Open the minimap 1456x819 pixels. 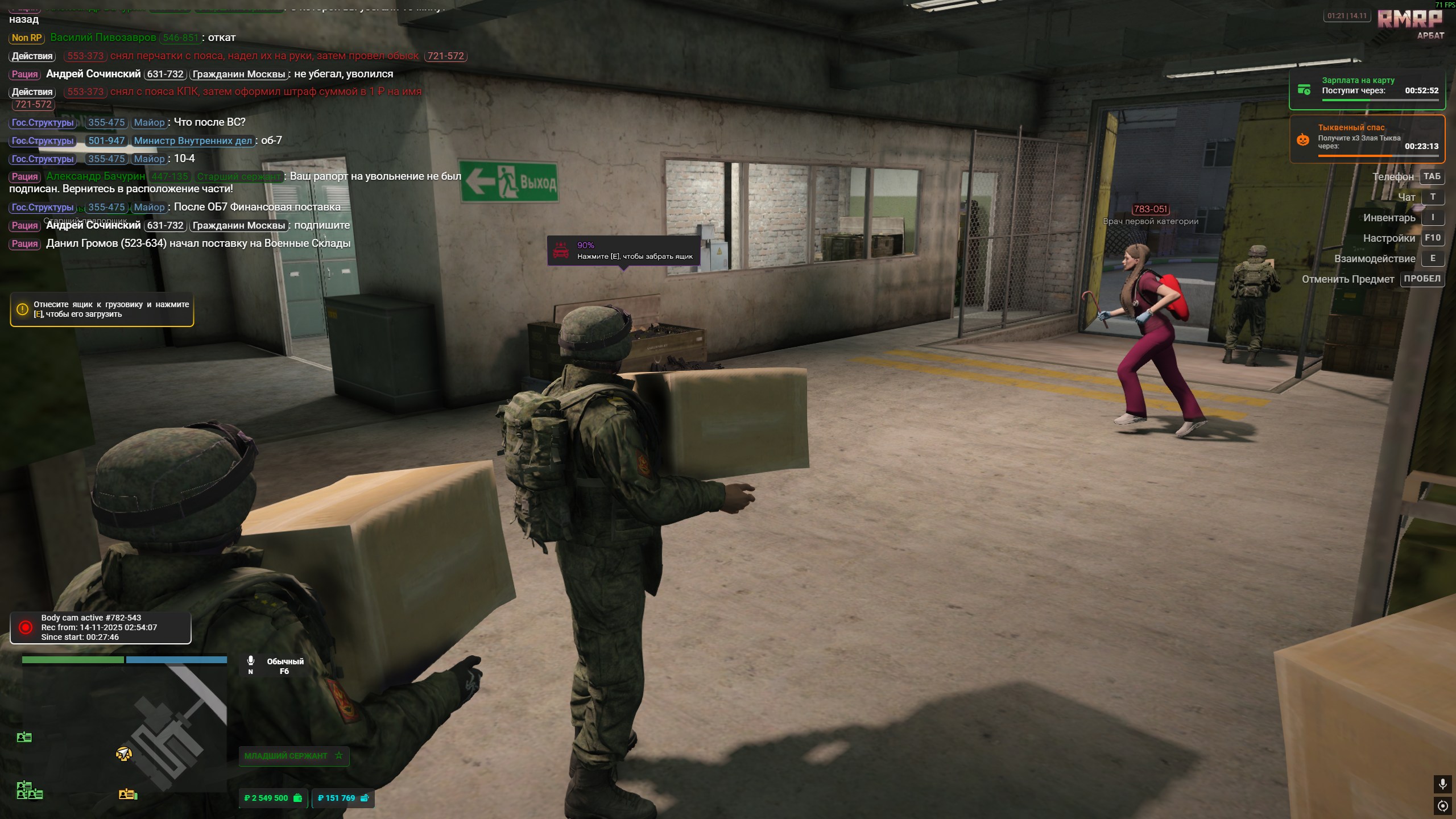pyautogui.click(x=124, y=728)
